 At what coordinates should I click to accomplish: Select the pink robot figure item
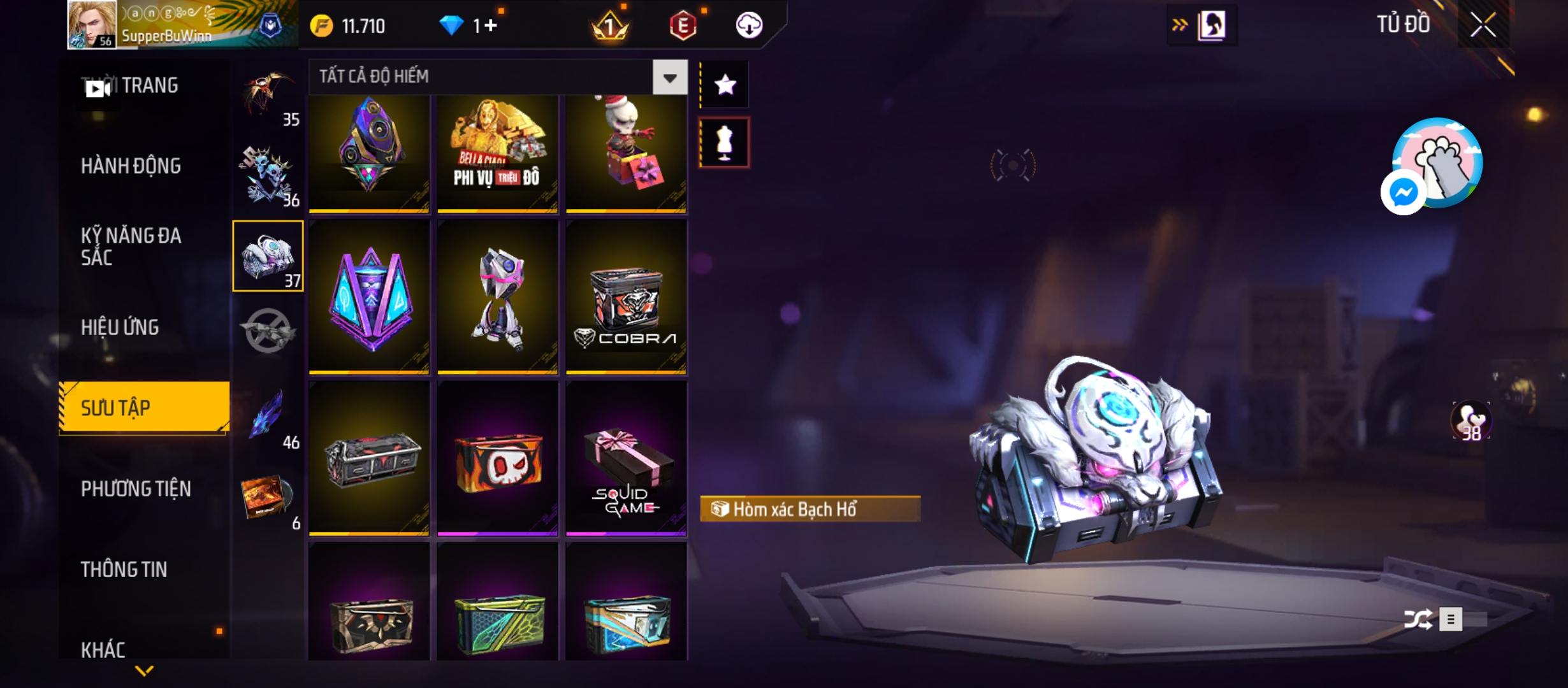click(x=497, y=297)
